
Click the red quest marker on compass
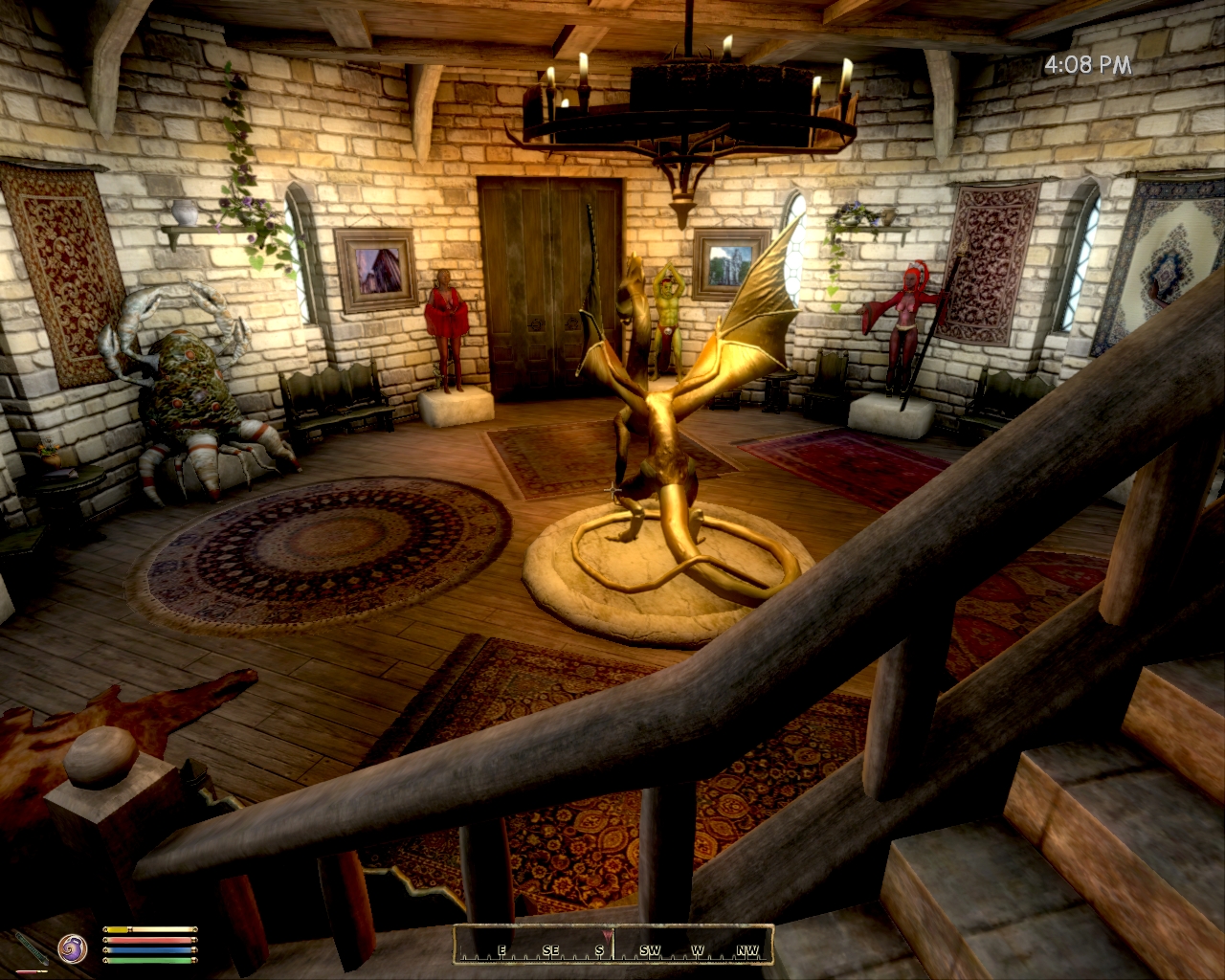[605, 935]
